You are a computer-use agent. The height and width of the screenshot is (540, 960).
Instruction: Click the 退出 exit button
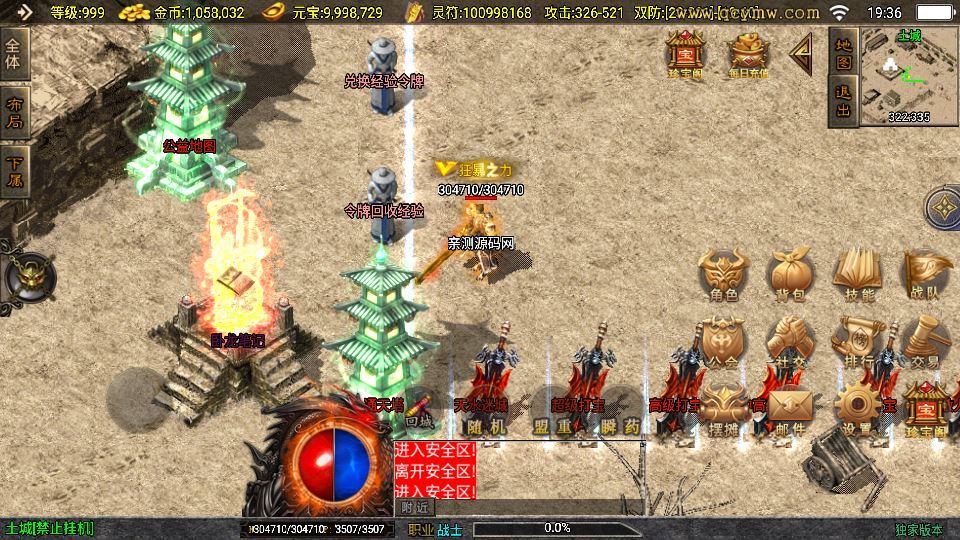[x=843, y=101]
